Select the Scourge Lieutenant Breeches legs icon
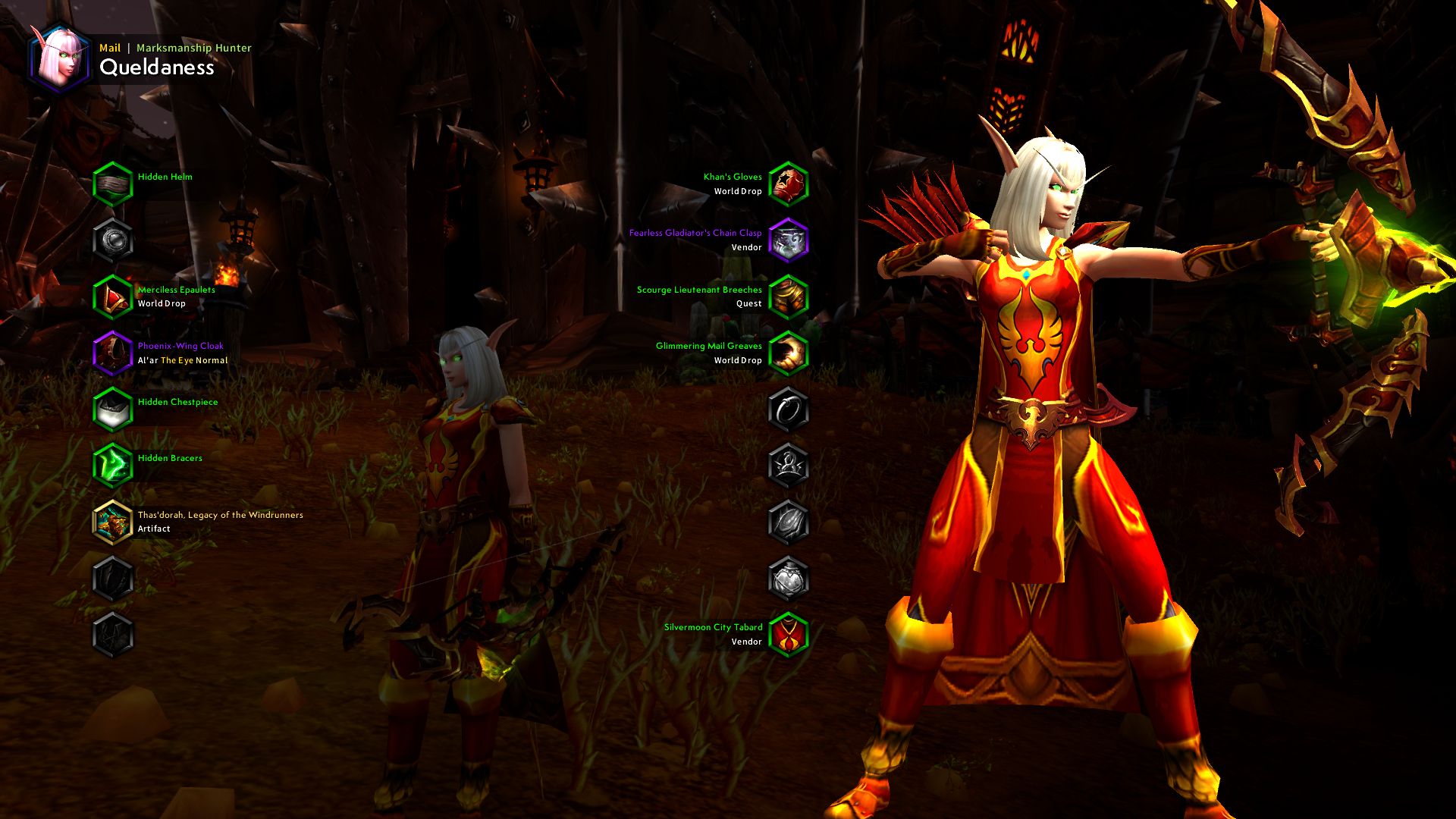The image size is (1456, 819). click(x=789, y=295)
